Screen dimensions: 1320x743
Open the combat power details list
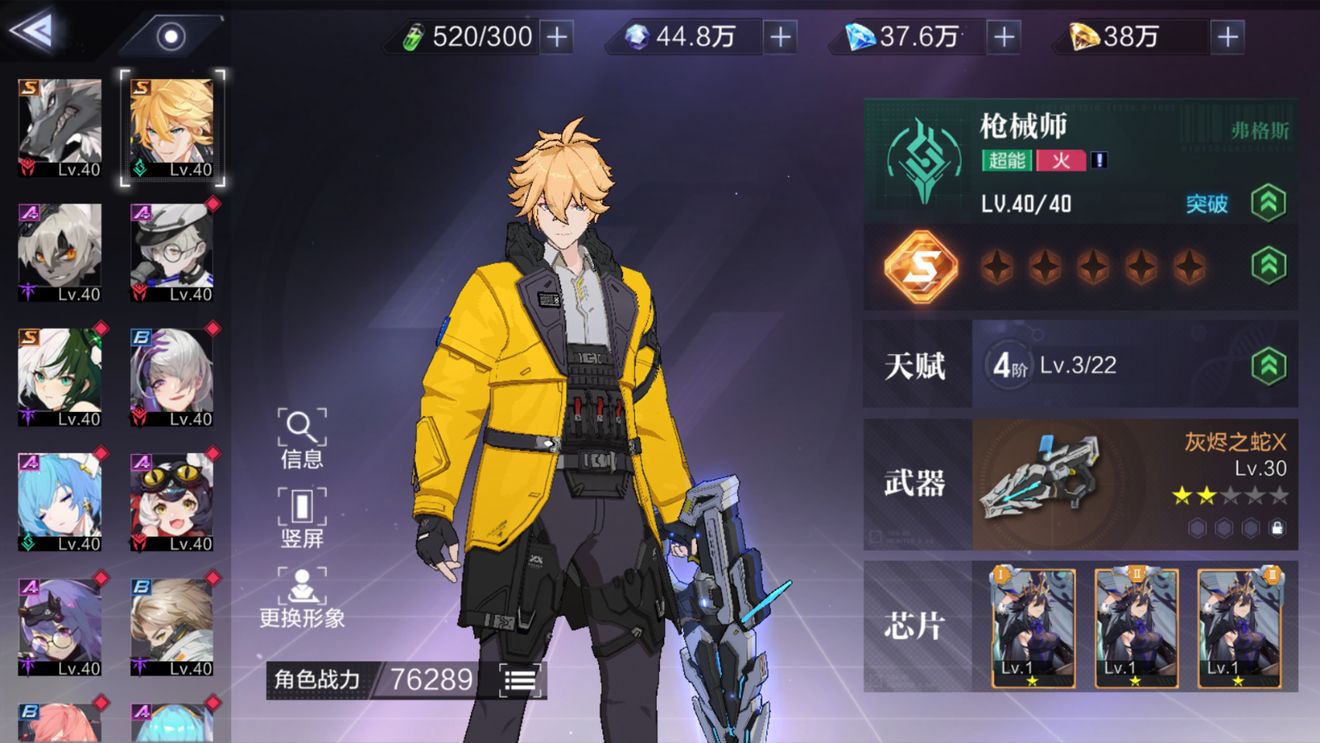521,680
